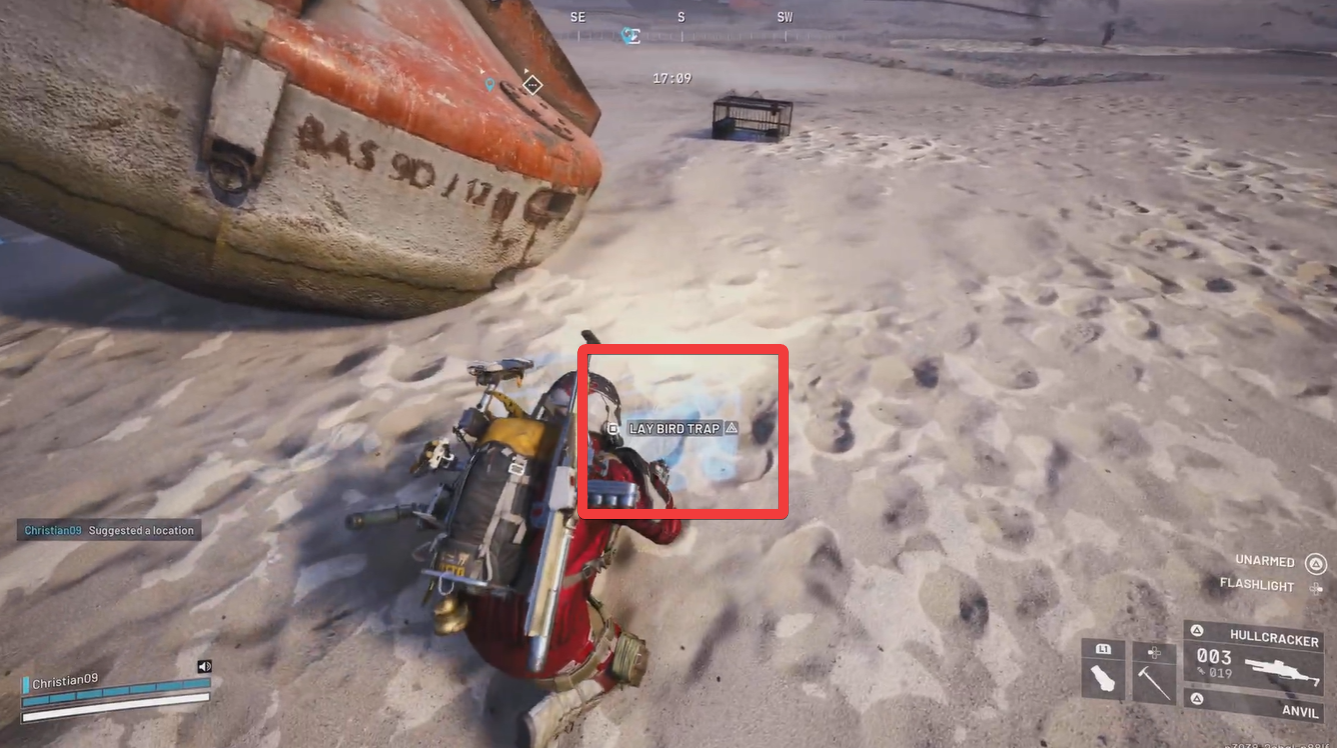Select the S heading on the compass

[681, 16]
